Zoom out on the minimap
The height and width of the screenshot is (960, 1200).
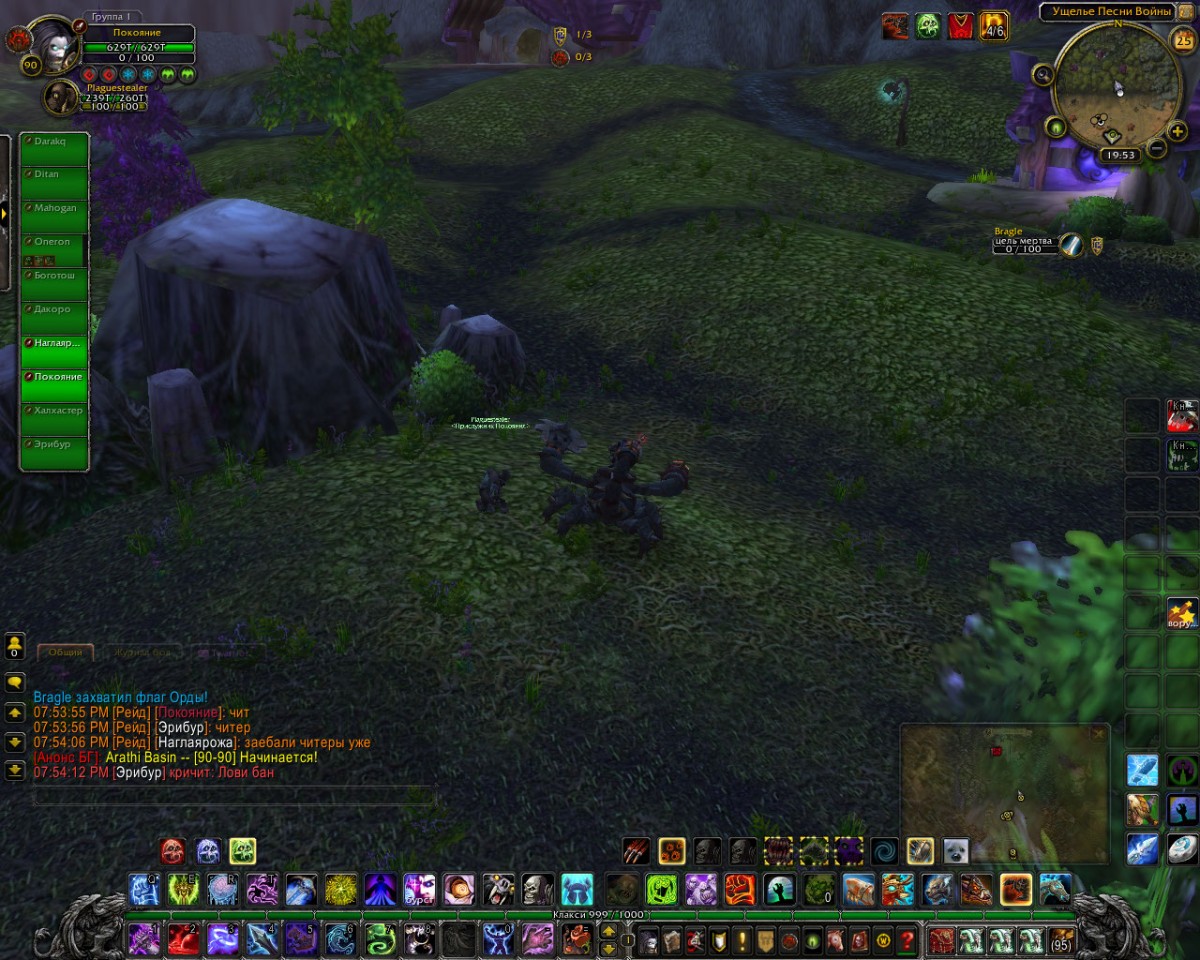point(1156,149)
